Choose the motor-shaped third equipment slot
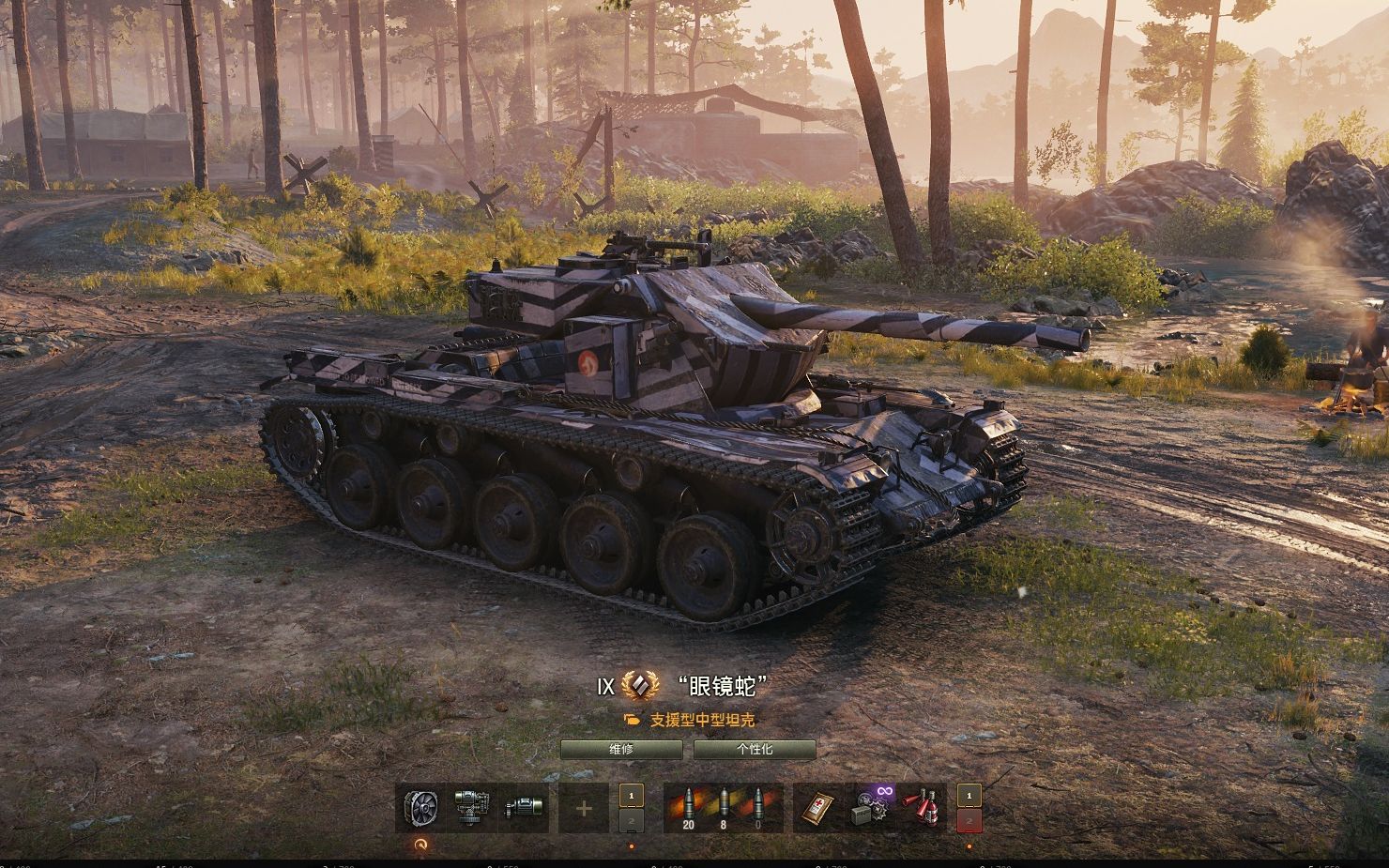The image size is (1389, 868). click(x=522, y=808)
